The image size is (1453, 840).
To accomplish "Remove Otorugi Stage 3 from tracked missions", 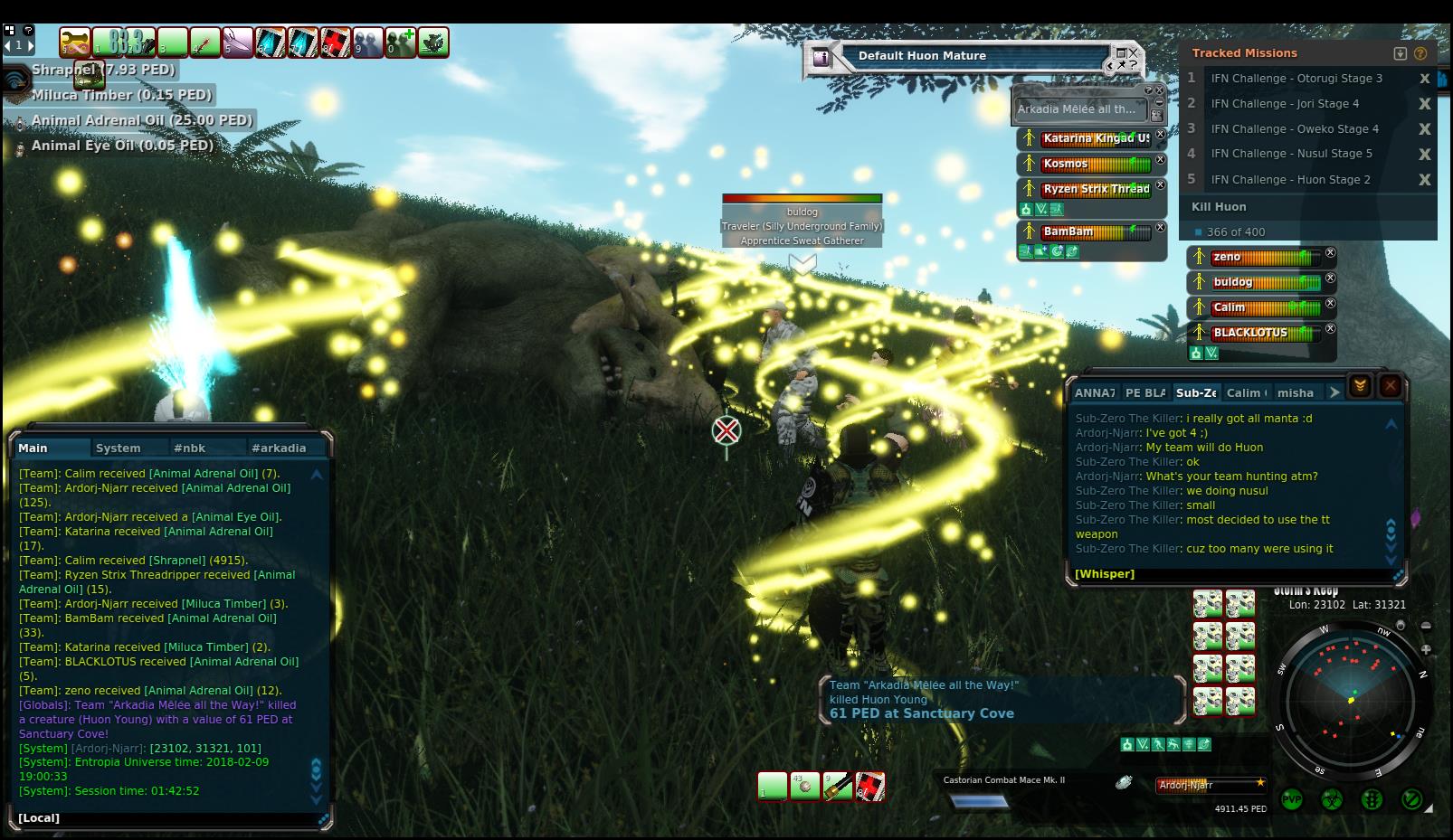I will [x=1425, y=79].
